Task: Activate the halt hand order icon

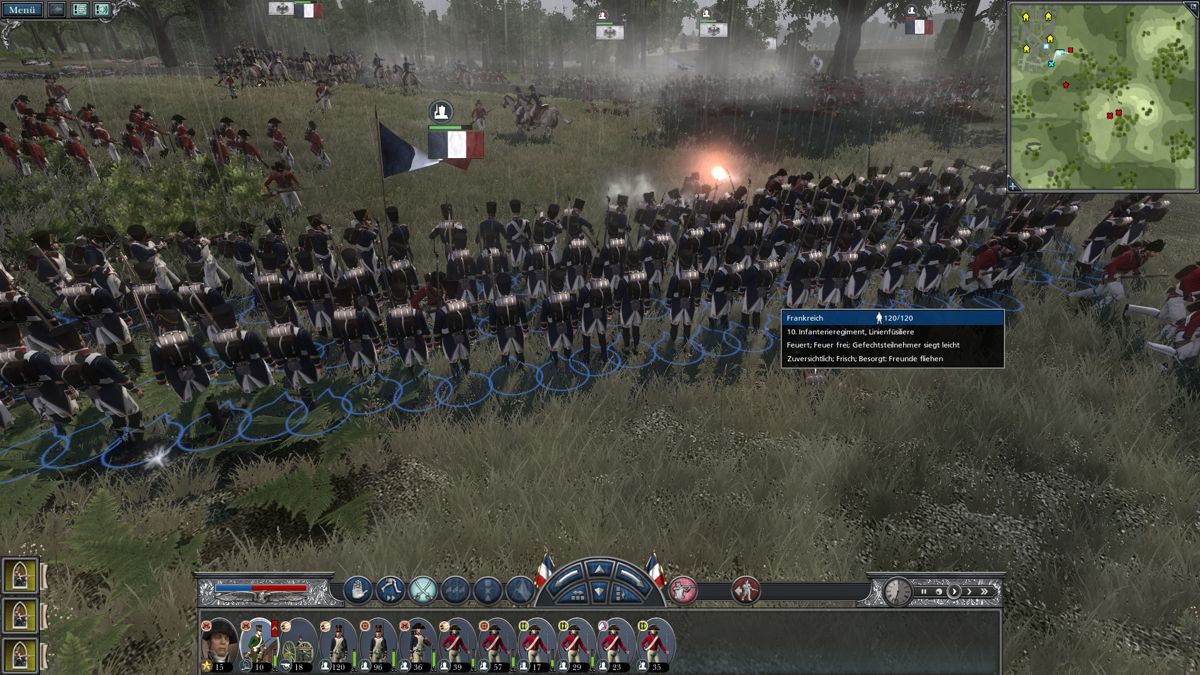Action: tap(358, 590)
